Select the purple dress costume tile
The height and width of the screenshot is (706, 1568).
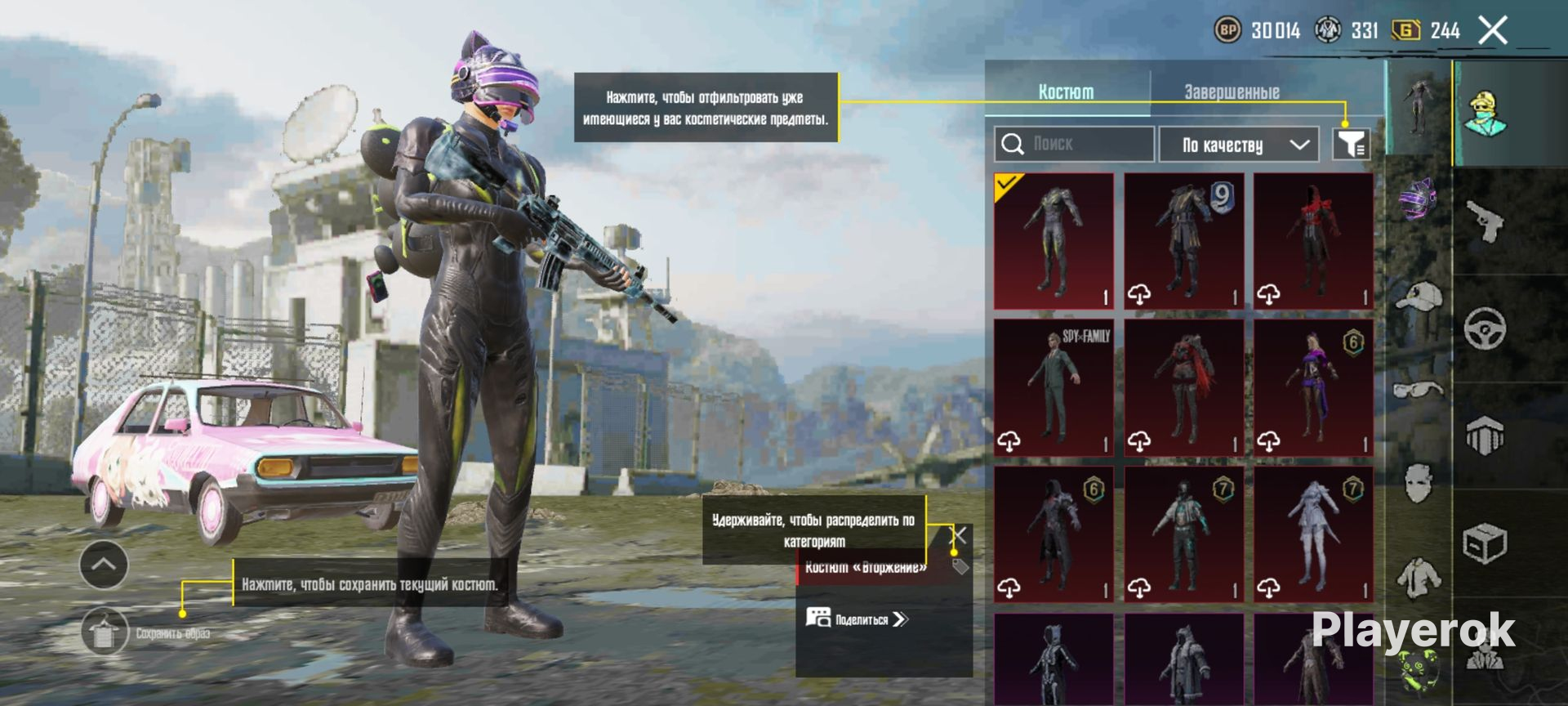coord(1313,387)
